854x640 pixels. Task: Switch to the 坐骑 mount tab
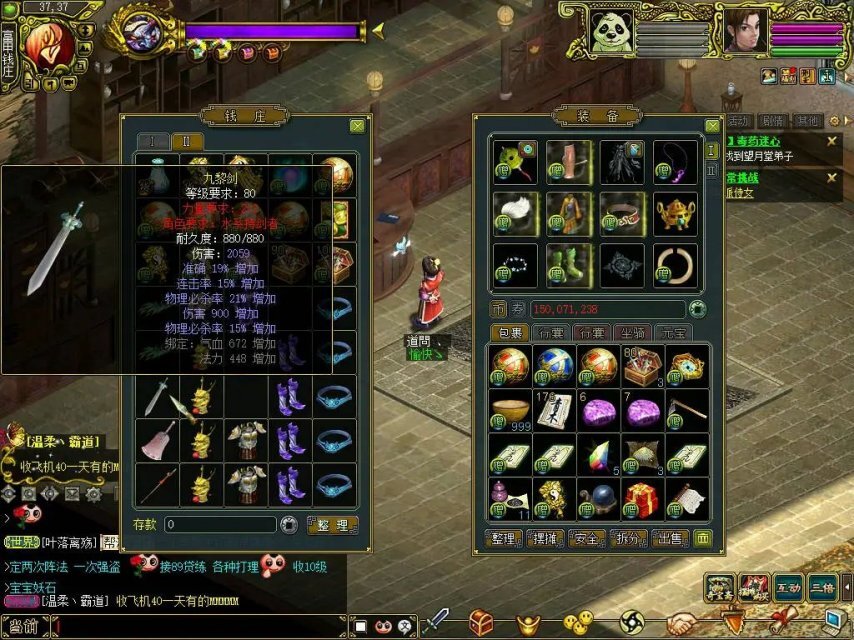point(632,333)
